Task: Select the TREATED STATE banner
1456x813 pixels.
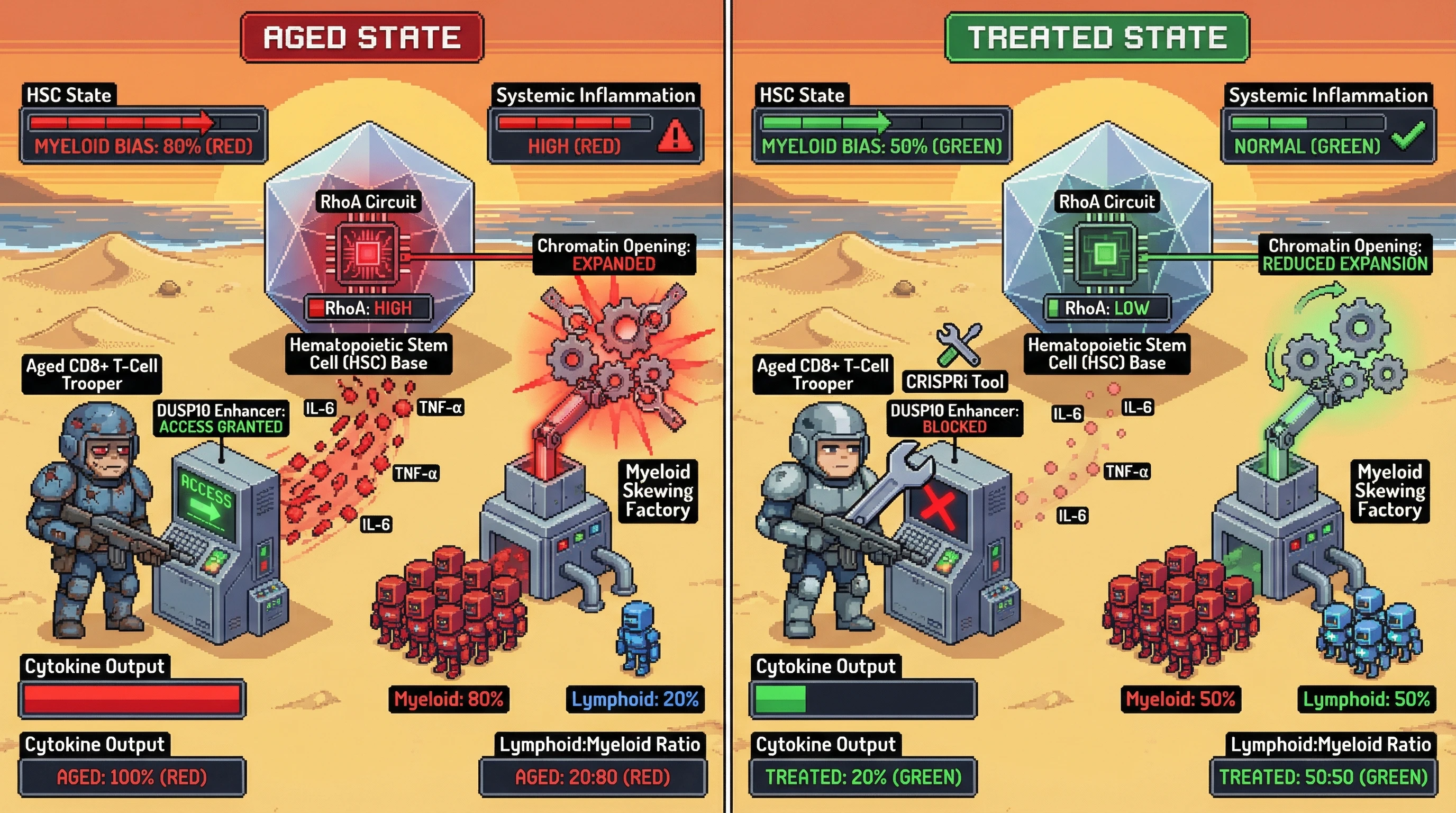Action: tap(1097, 37)
